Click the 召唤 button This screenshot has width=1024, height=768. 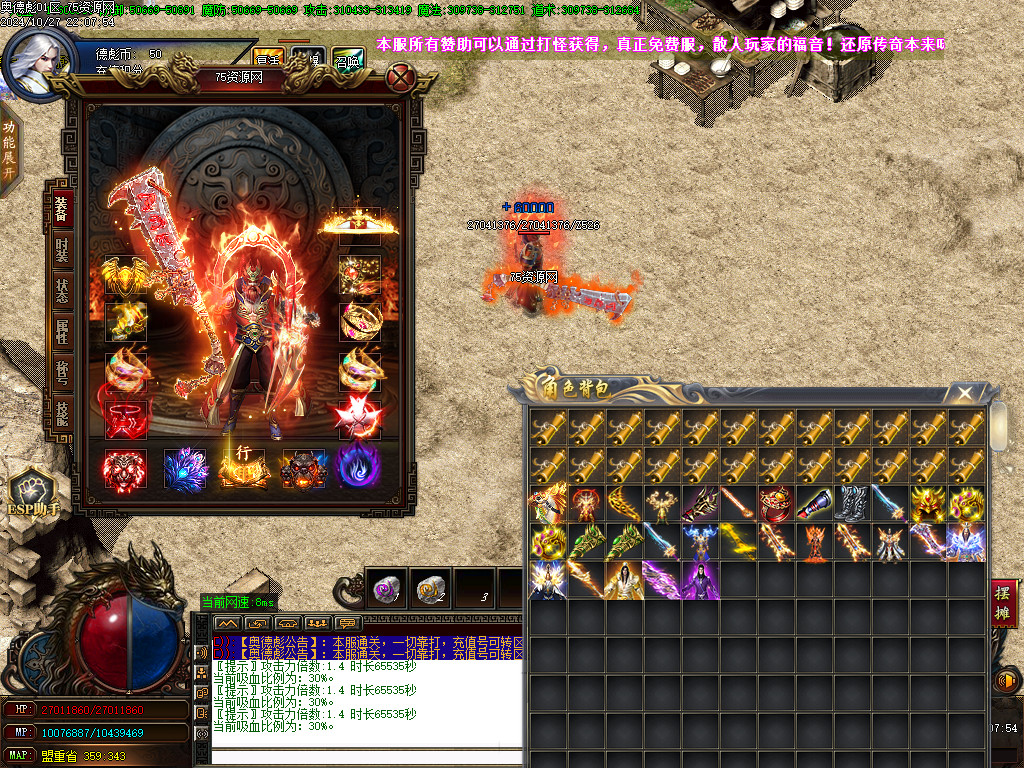coord(347,58)
